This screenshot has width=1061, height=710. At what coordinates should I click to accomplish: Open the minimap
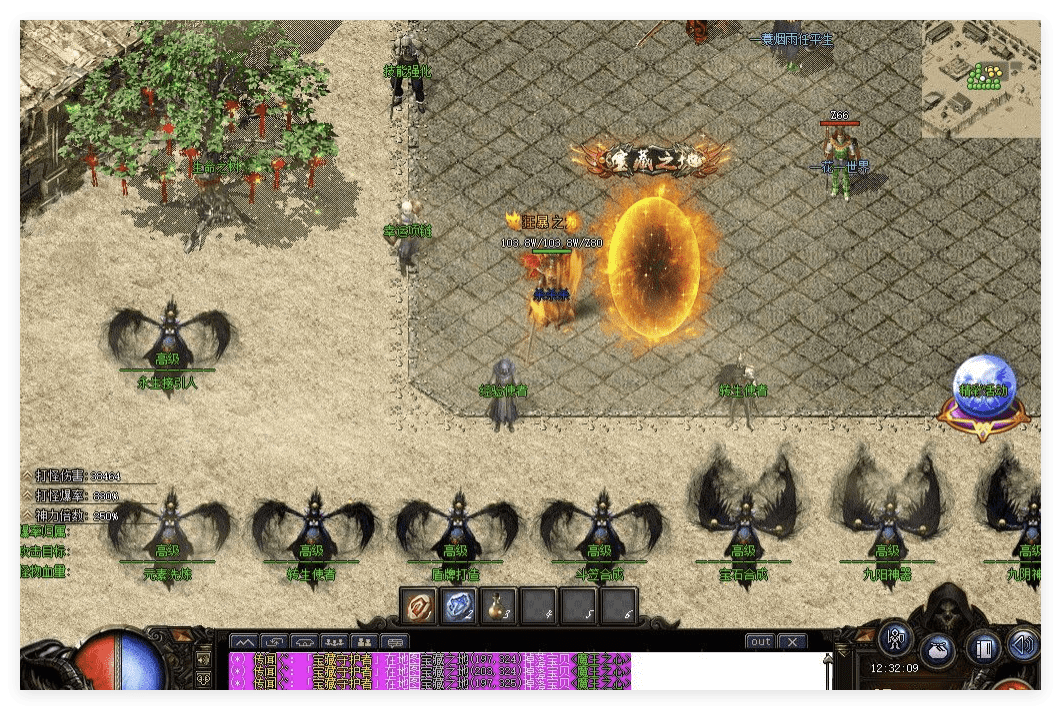tap(979, 78)
